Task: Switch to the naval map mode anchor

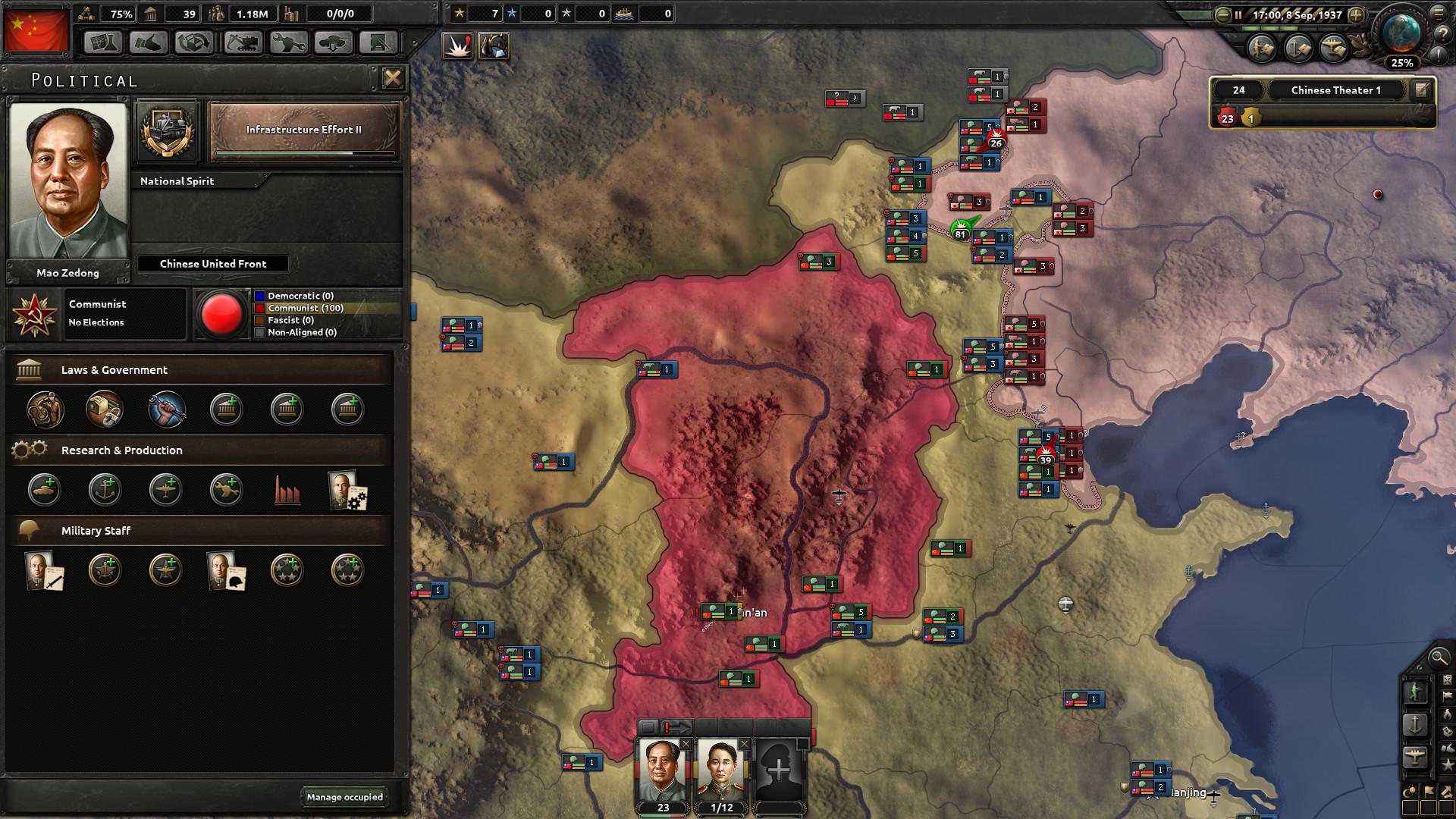Action: click(x=1415, y=725)
